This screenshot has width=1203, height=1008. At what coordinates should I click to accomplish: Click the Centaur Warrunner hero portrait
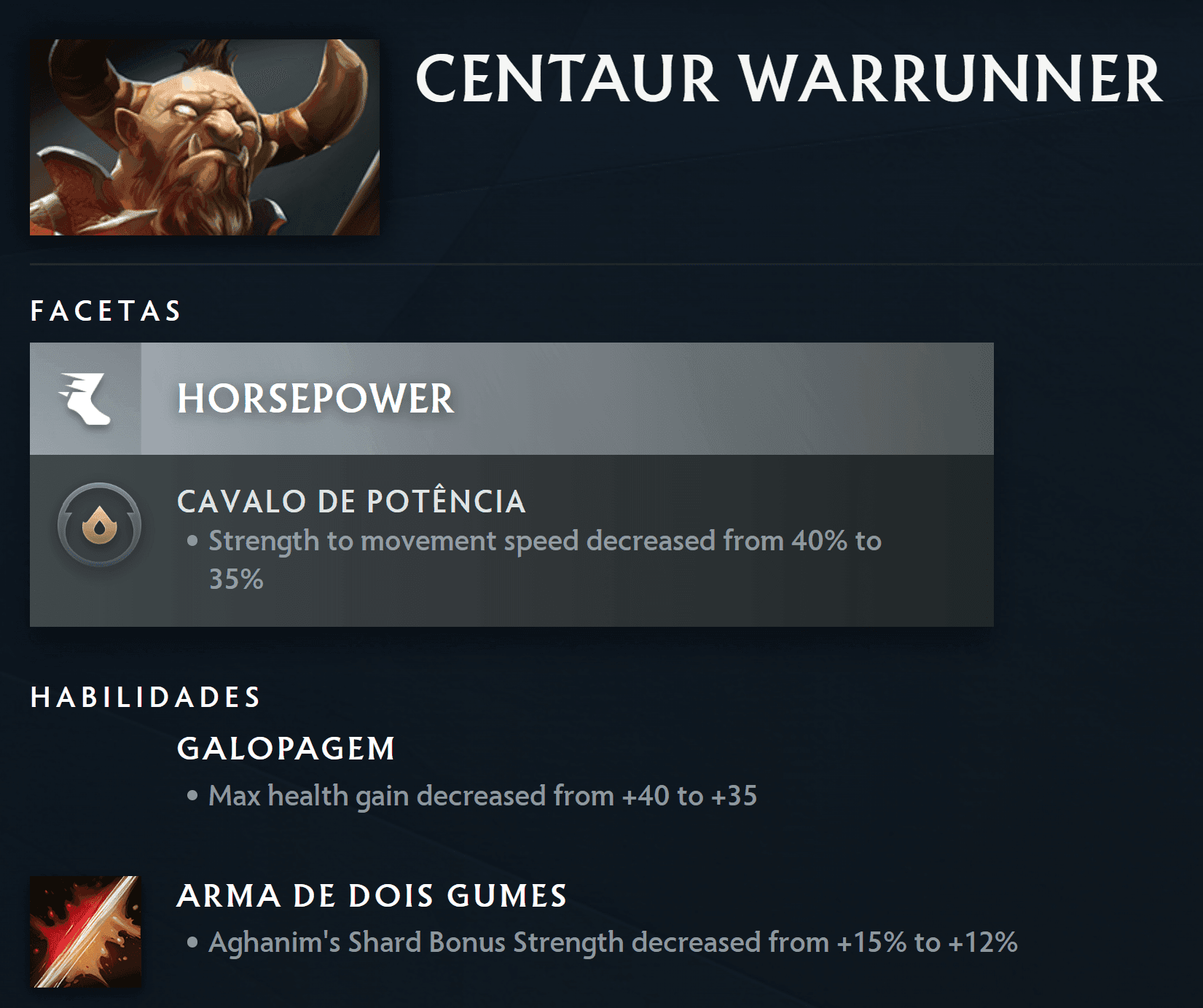tap(204, 136)
